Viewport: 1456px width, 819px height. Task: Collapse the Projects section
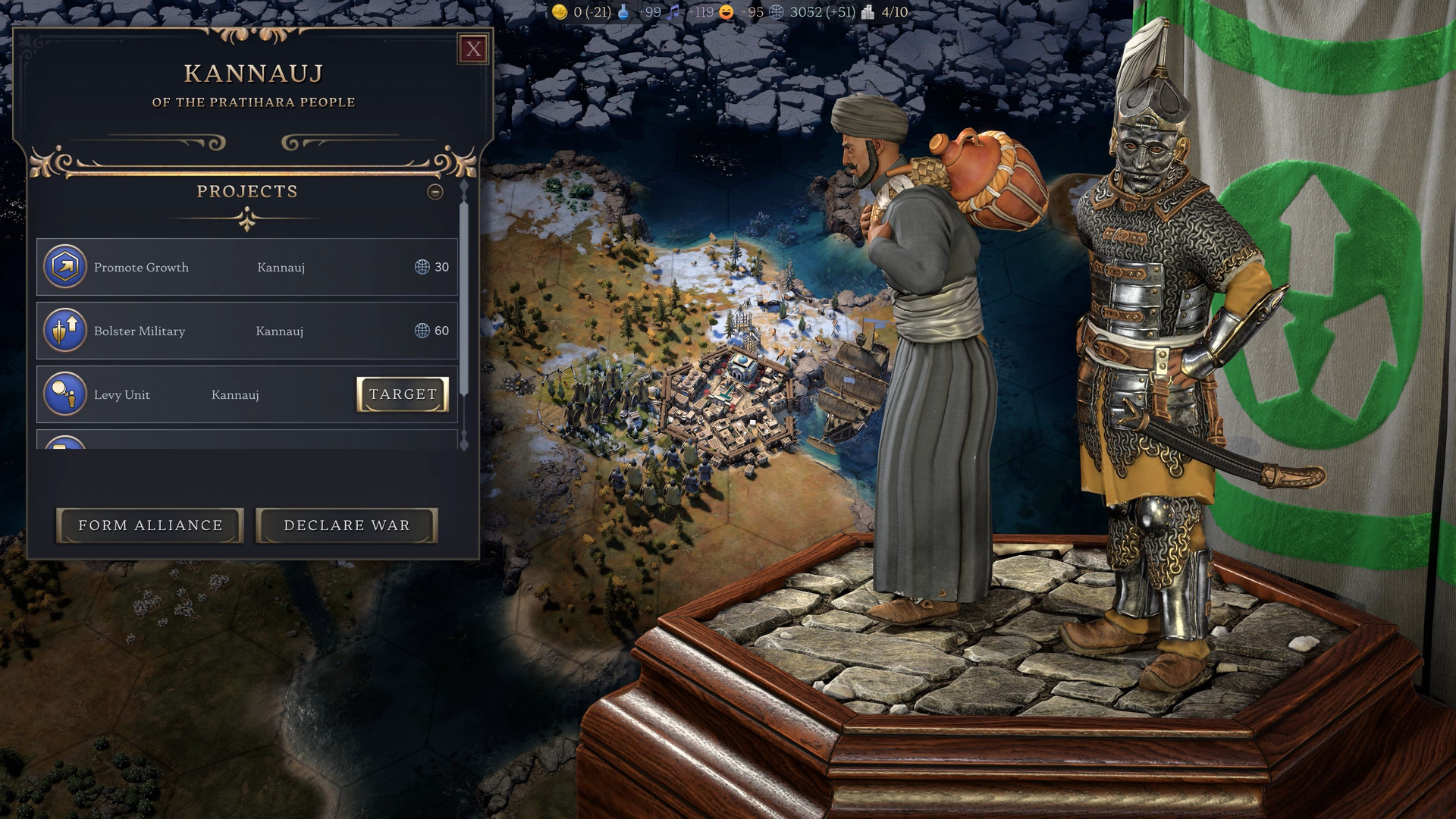click(x=435, y=192)
